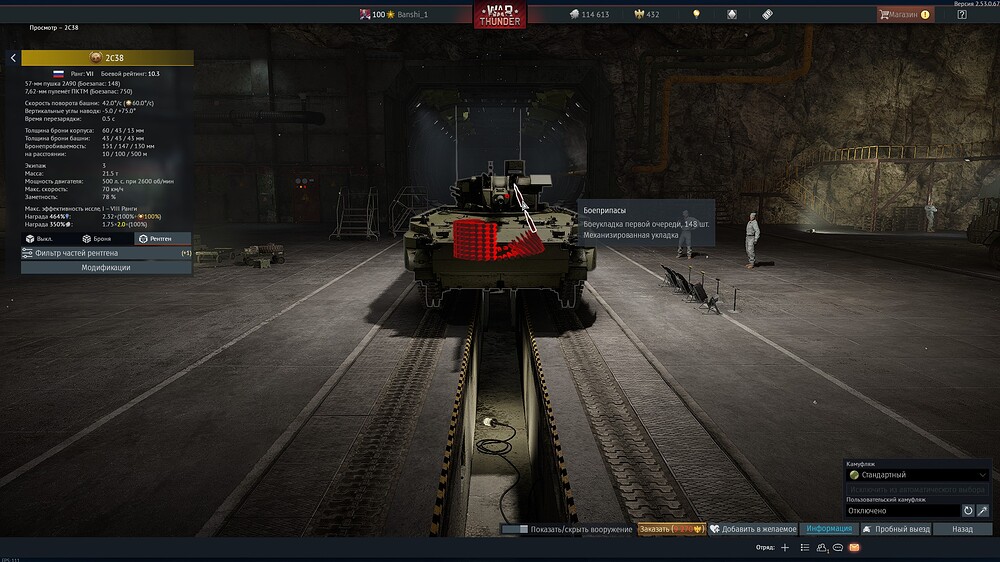The height and width of the screenshot is (562, 1000).
Task: Open the Модификации panel
Action: pyautogui.click(x=106, y=268)
